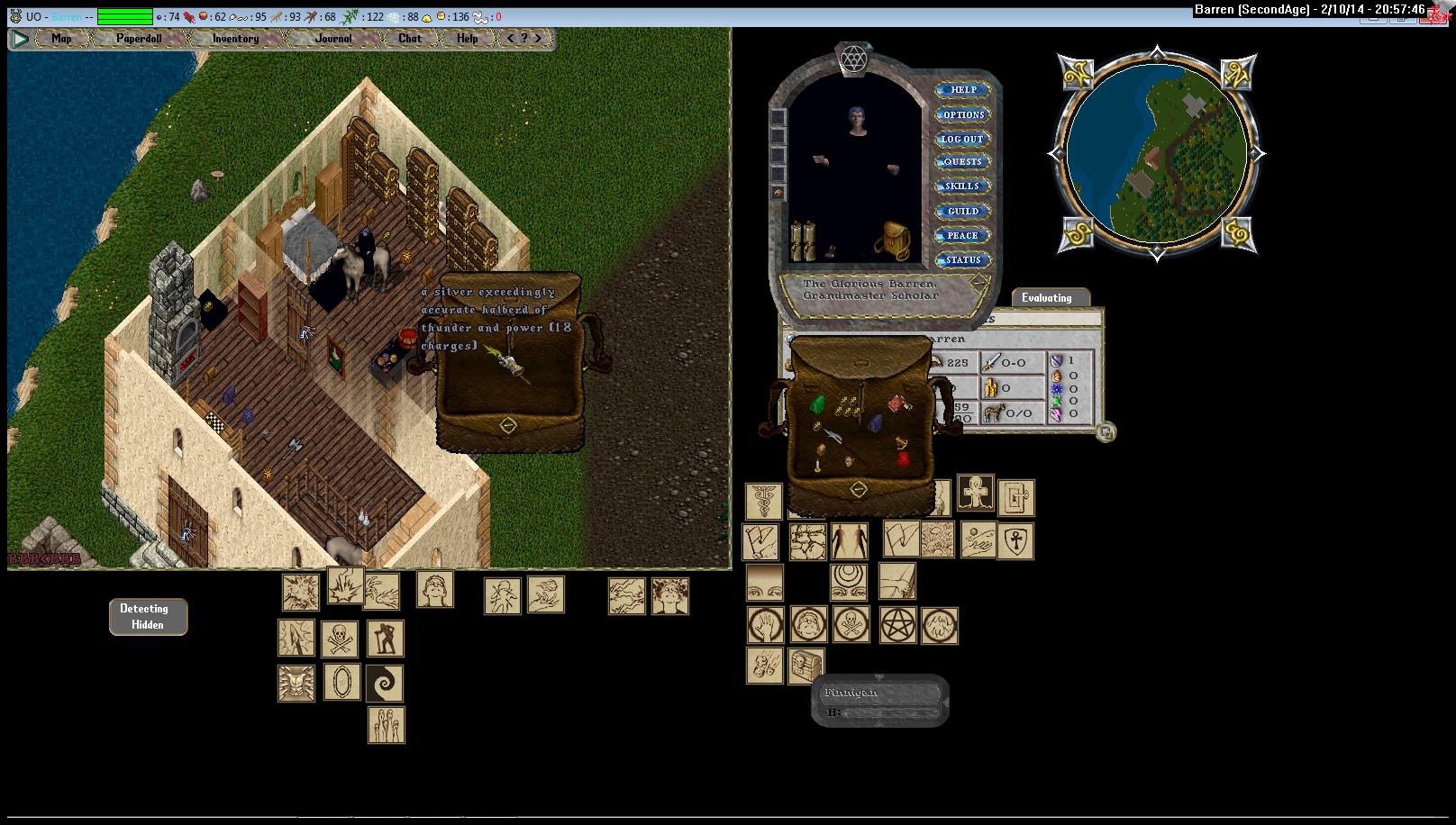Click the STATUS button on paperdoll
This screenshot has width=1456, height=825.
click(963, 259)
